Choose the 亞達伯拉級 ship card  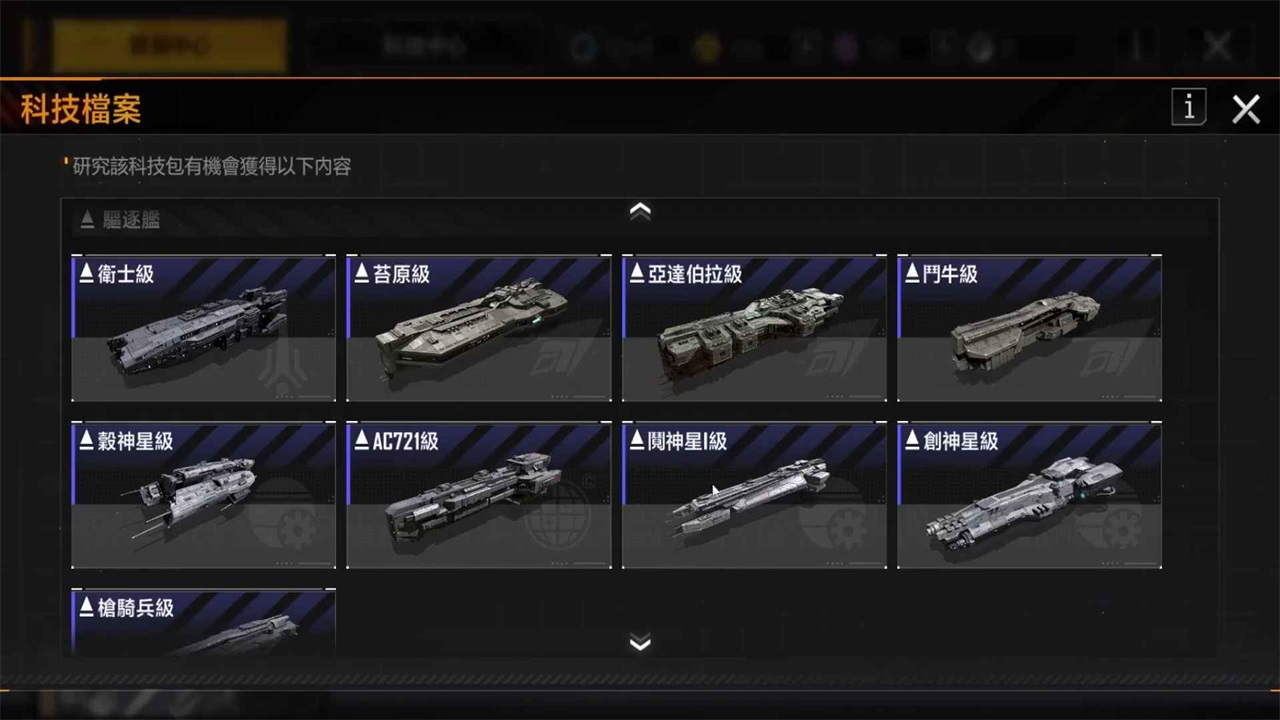[754, 329]
